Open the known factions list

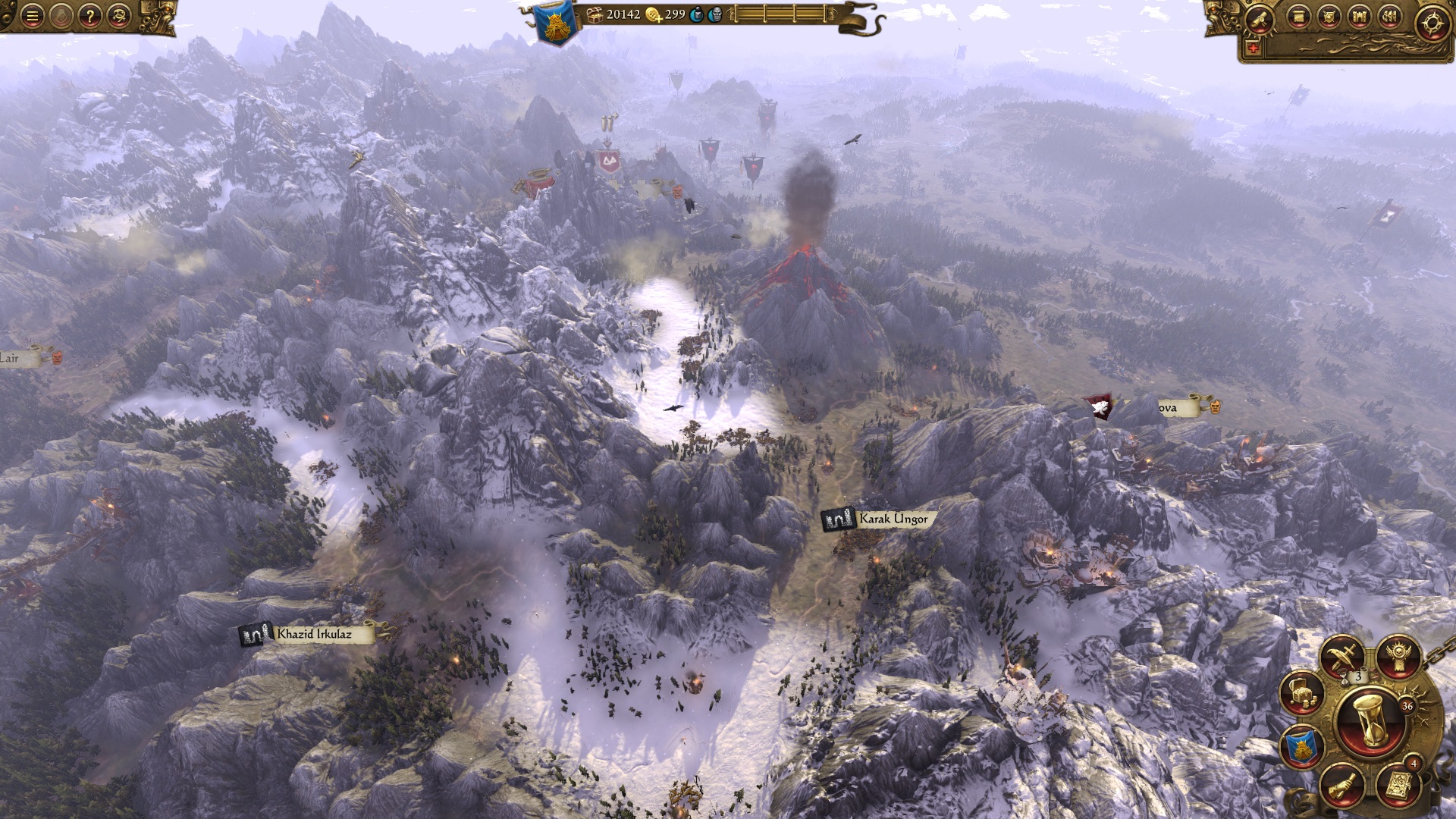(1389, 17)
